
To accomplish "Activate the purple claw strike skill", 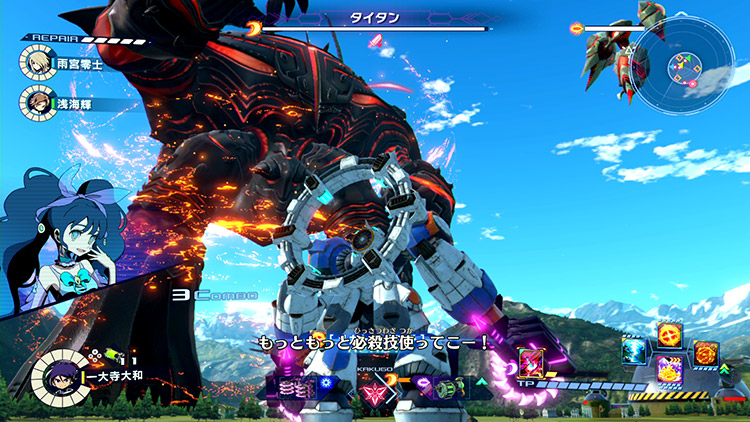I will click(x=669, y=369).
